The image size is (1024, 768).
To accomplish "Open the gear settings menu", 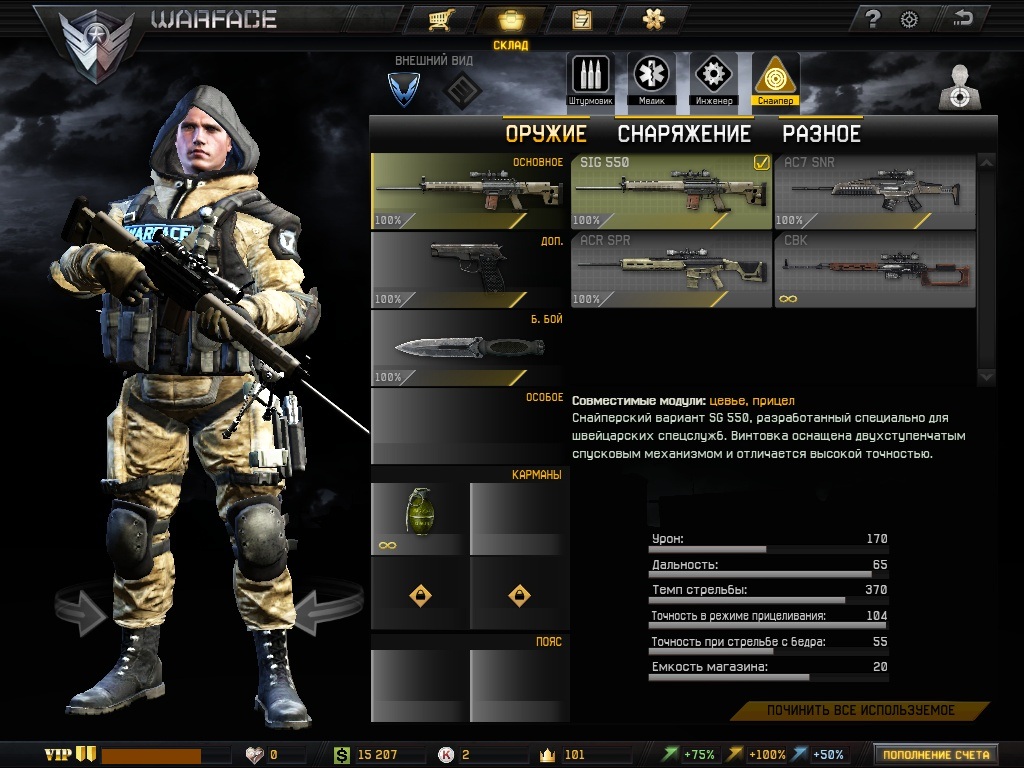I will pos(909,19).
